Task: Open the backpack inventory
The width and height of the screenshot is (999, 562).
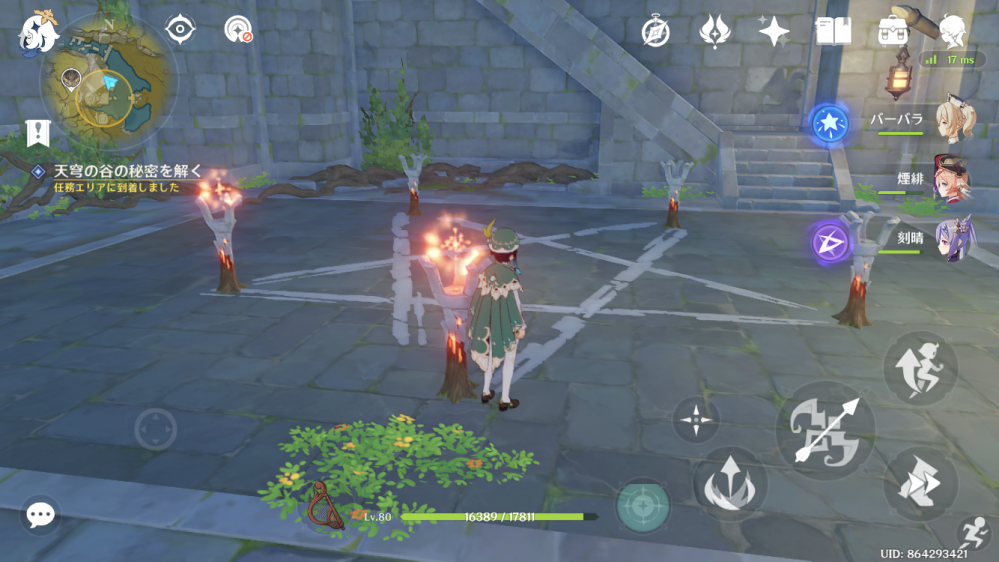Action: tap(891, 32)
